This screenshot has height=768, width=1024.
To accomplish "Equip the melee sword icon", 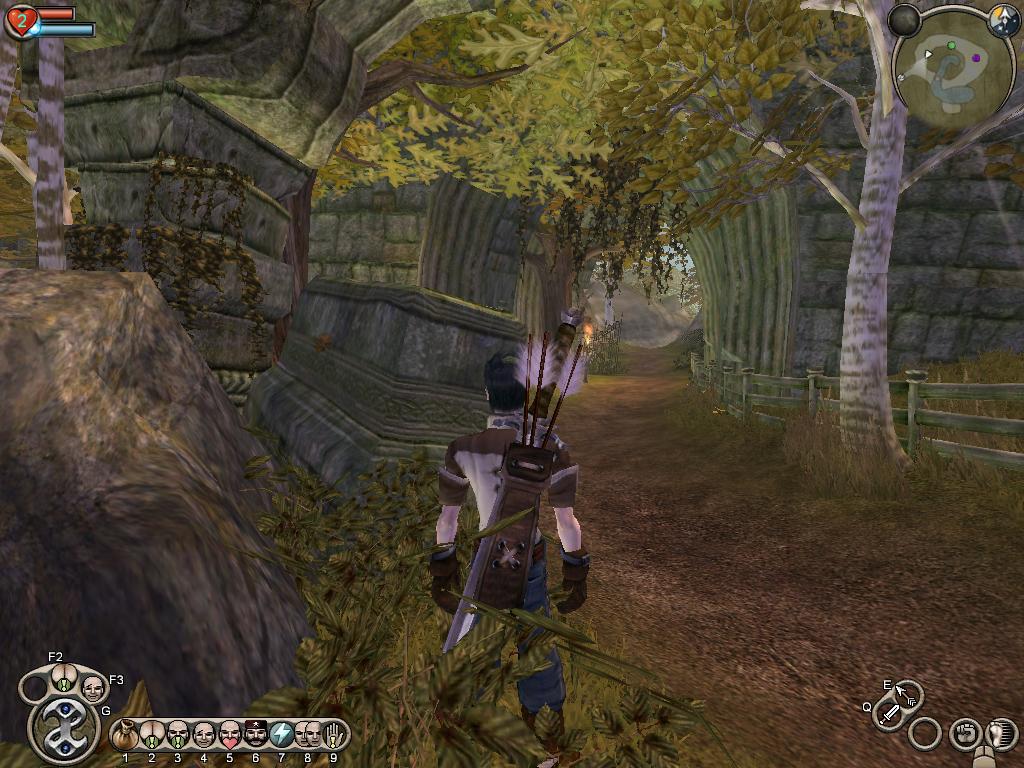I will 888,714.
